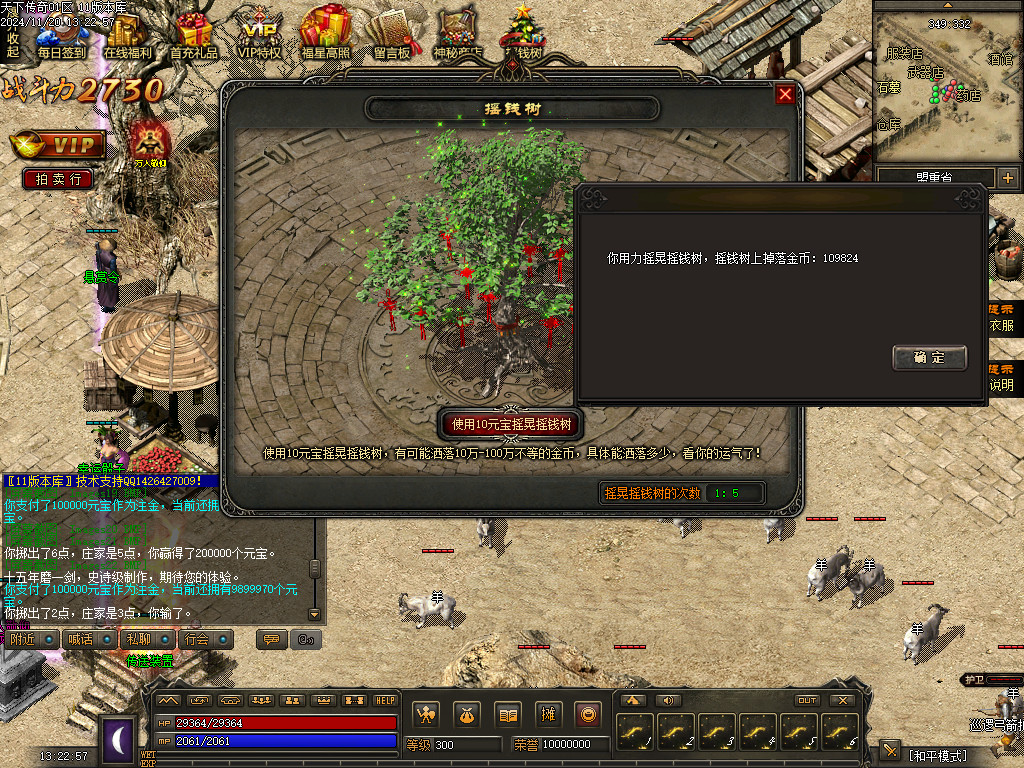Shake the tree using 10 元宝
Screen dimensions: 1024x768
(x=512, y=424)
